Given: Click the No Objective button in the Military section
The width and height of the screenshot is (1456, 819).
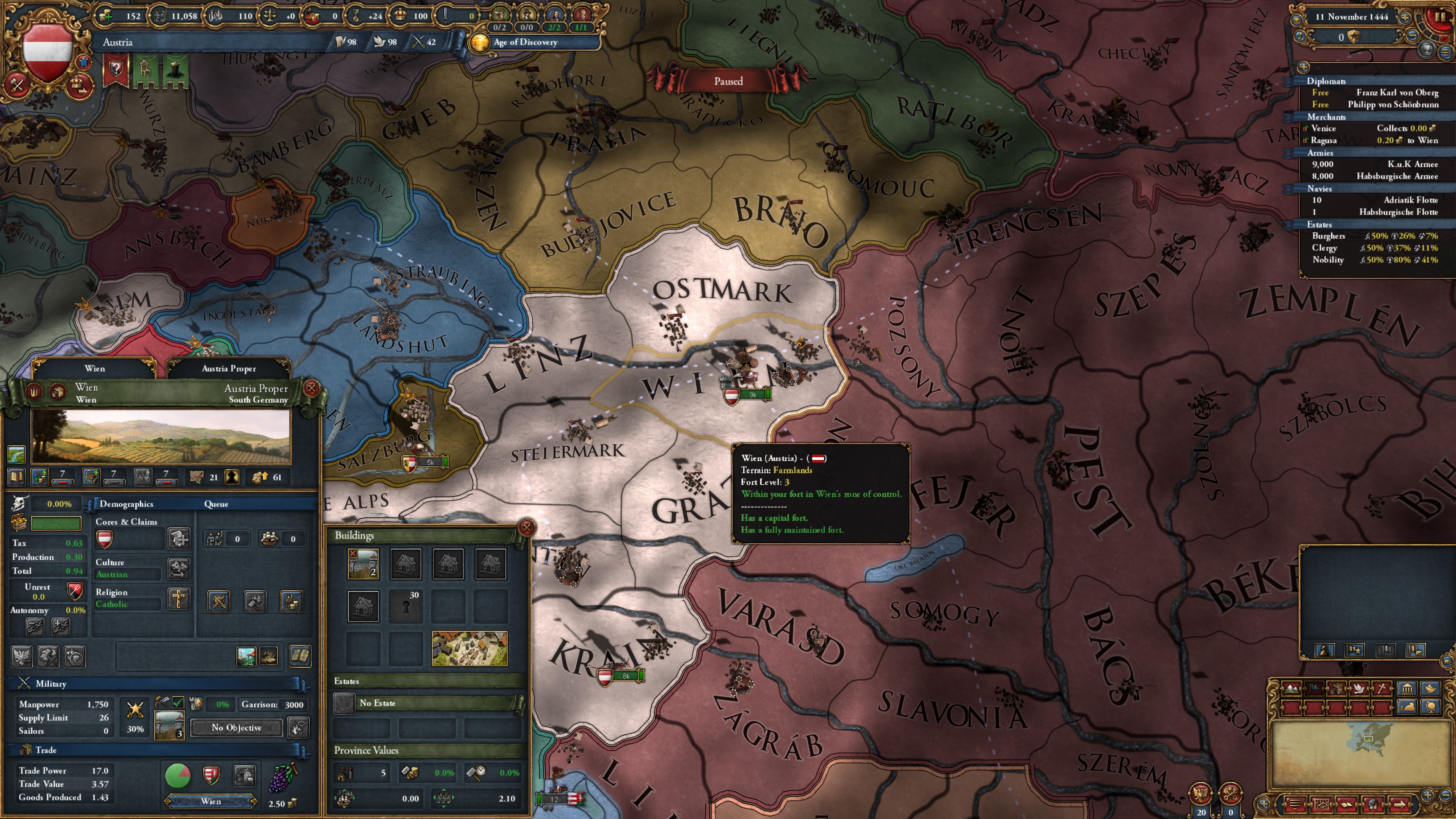Looking at the screenshot, I should 236,728.
